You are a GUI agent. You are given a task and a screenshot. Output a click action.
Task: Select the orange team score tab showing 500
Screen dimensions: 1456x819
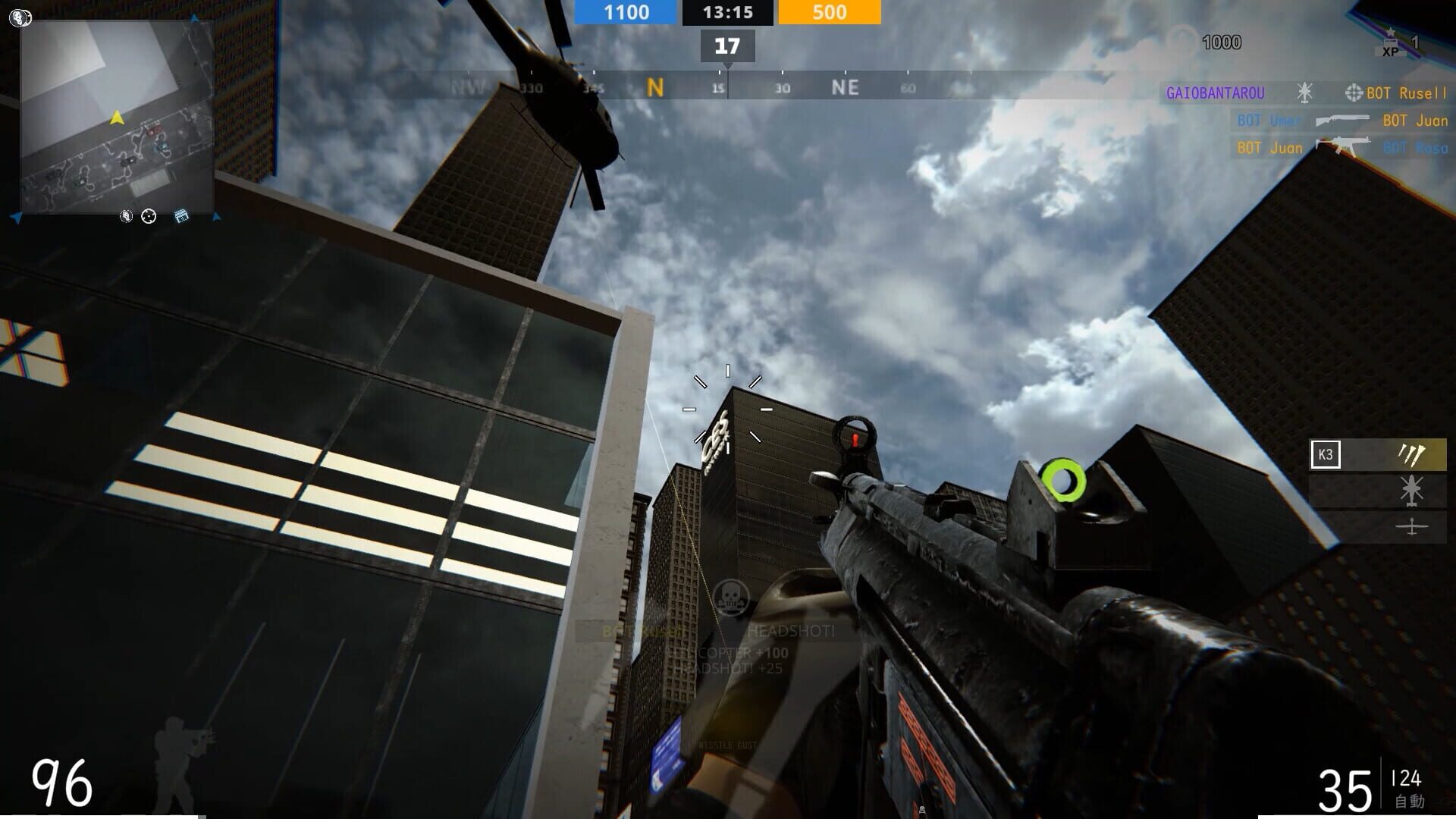pyautogui.click(x=828, y=12)
